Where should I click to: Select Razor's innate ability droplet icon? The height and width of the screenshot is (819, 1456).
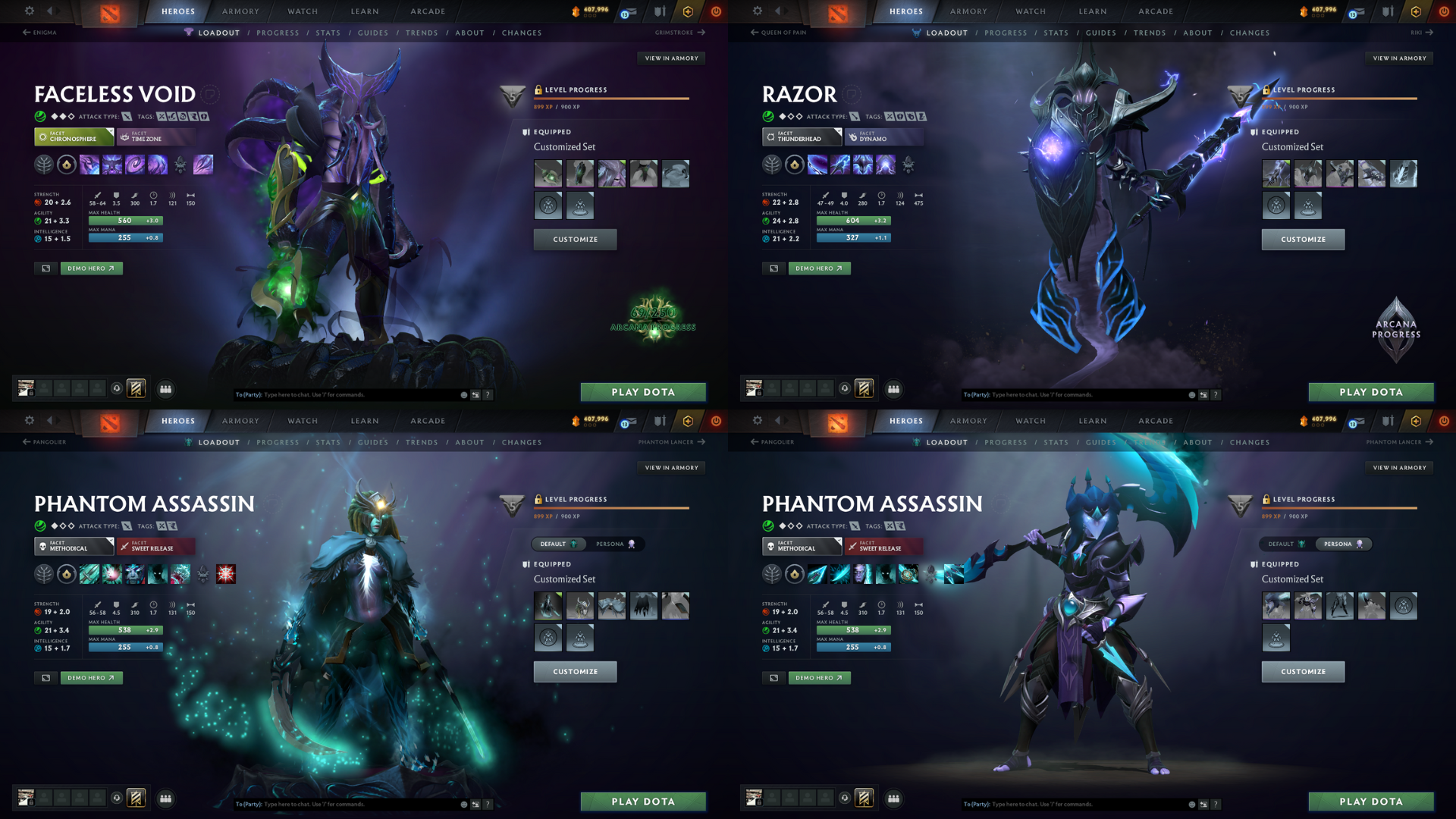point(794,165)
